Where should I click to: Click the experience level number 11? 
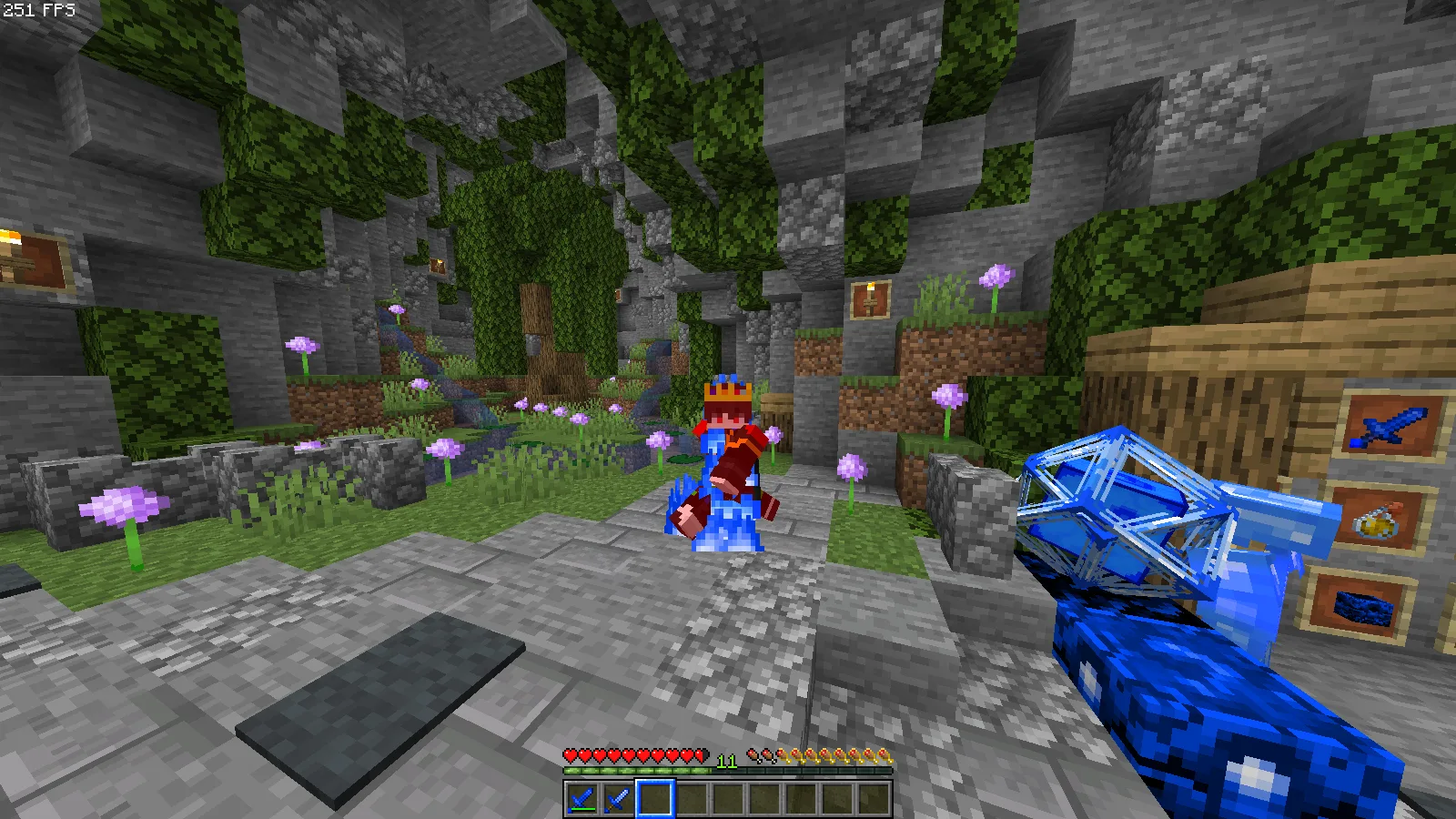[725, 760]
